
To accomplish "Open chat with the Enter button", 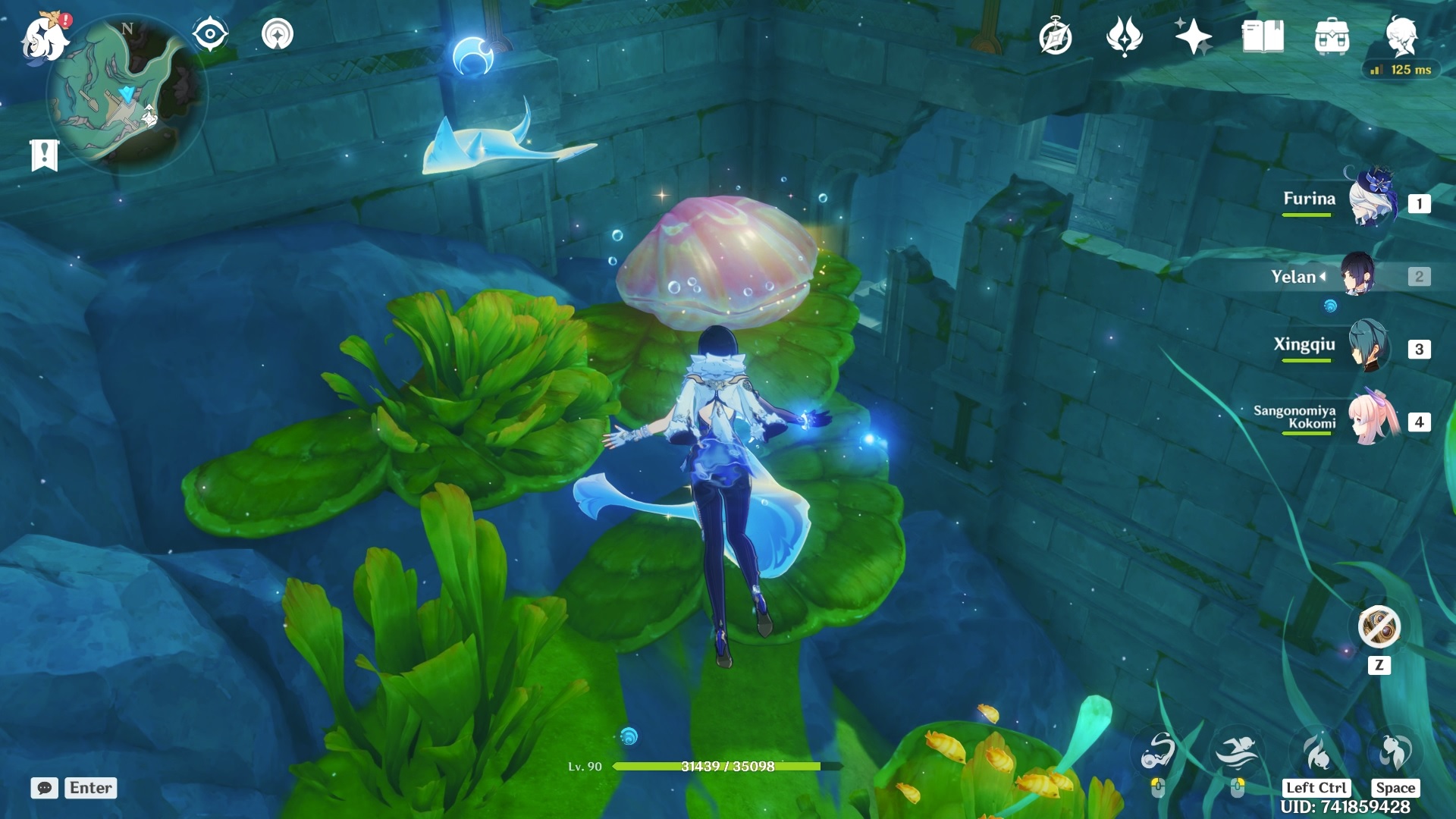I will (89, 788).
